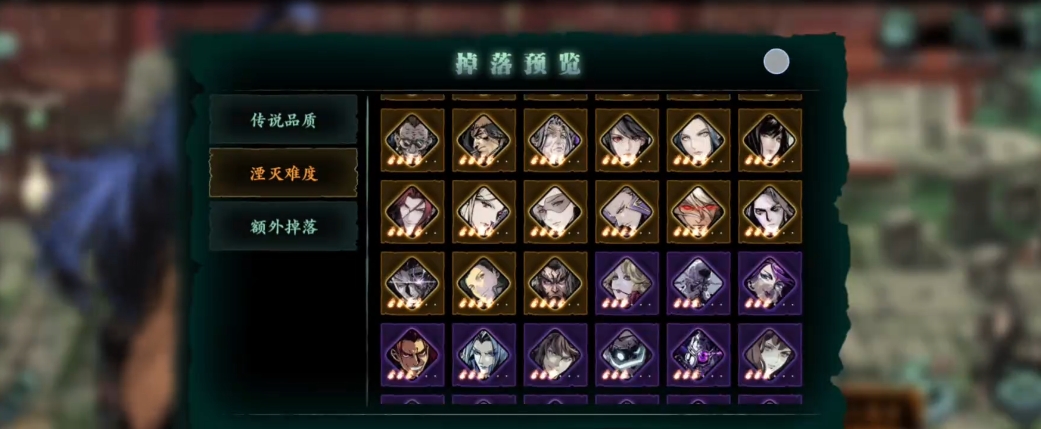The width and height of the screenshot is (1041, 429).
Task: Open the 额外掉落 tab
Action: pos(283,226)
